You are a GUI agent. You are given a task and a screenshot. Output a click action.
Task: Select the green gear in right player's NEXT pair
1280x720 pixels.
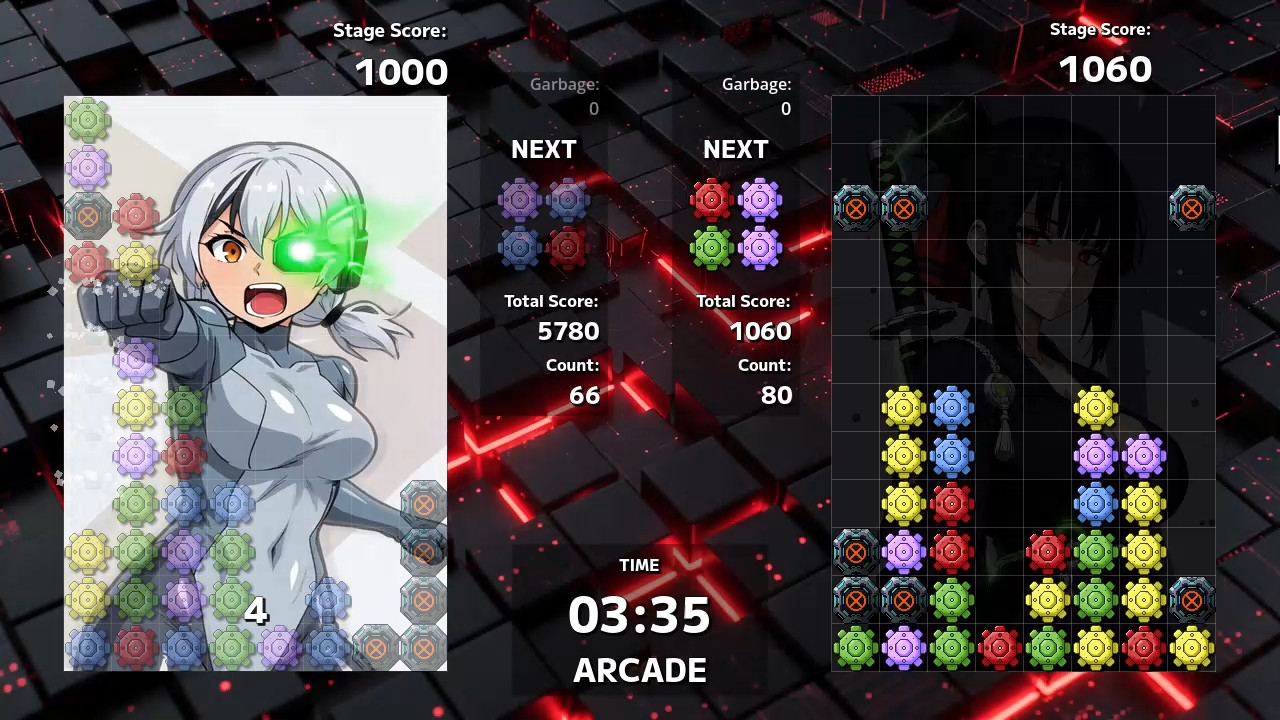(x=710, y=247)
